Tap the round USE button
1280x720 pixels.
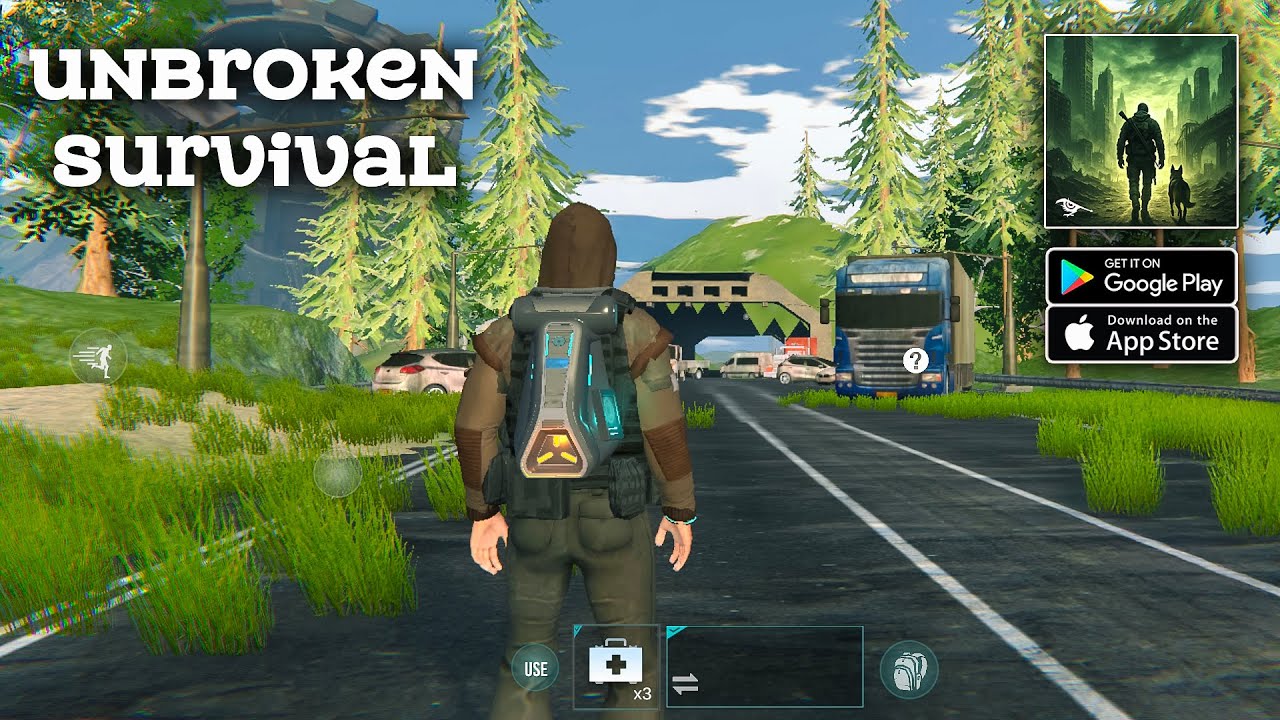click(535, 668)
